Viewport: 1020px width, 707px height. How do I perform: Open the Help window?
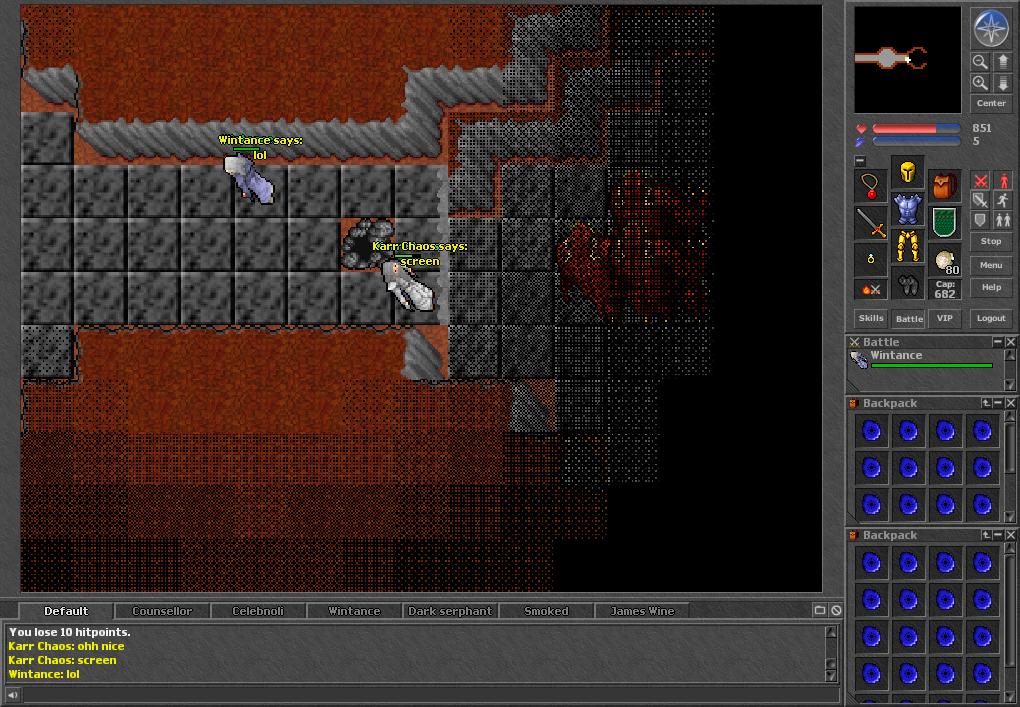pyautogui.click(x=991, y=287)
